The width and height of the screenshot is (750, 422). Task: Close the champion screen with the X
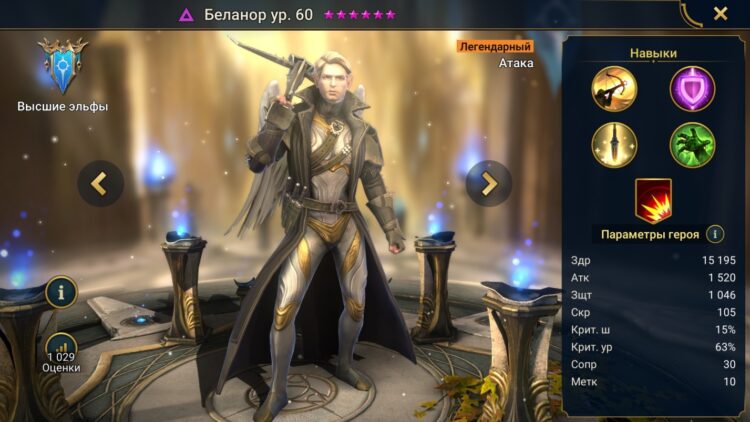(720, 14)
